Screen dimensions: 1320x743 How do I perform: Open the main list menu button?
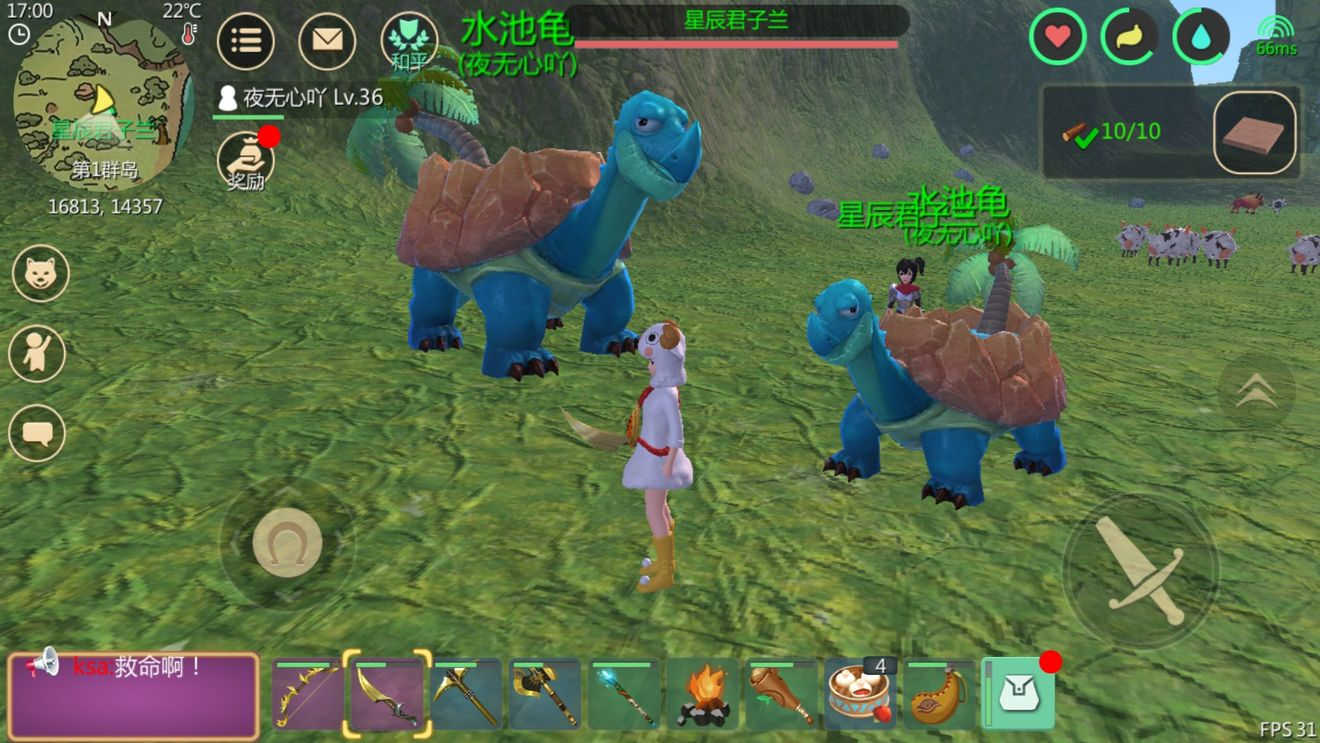(x=246, y=40)
